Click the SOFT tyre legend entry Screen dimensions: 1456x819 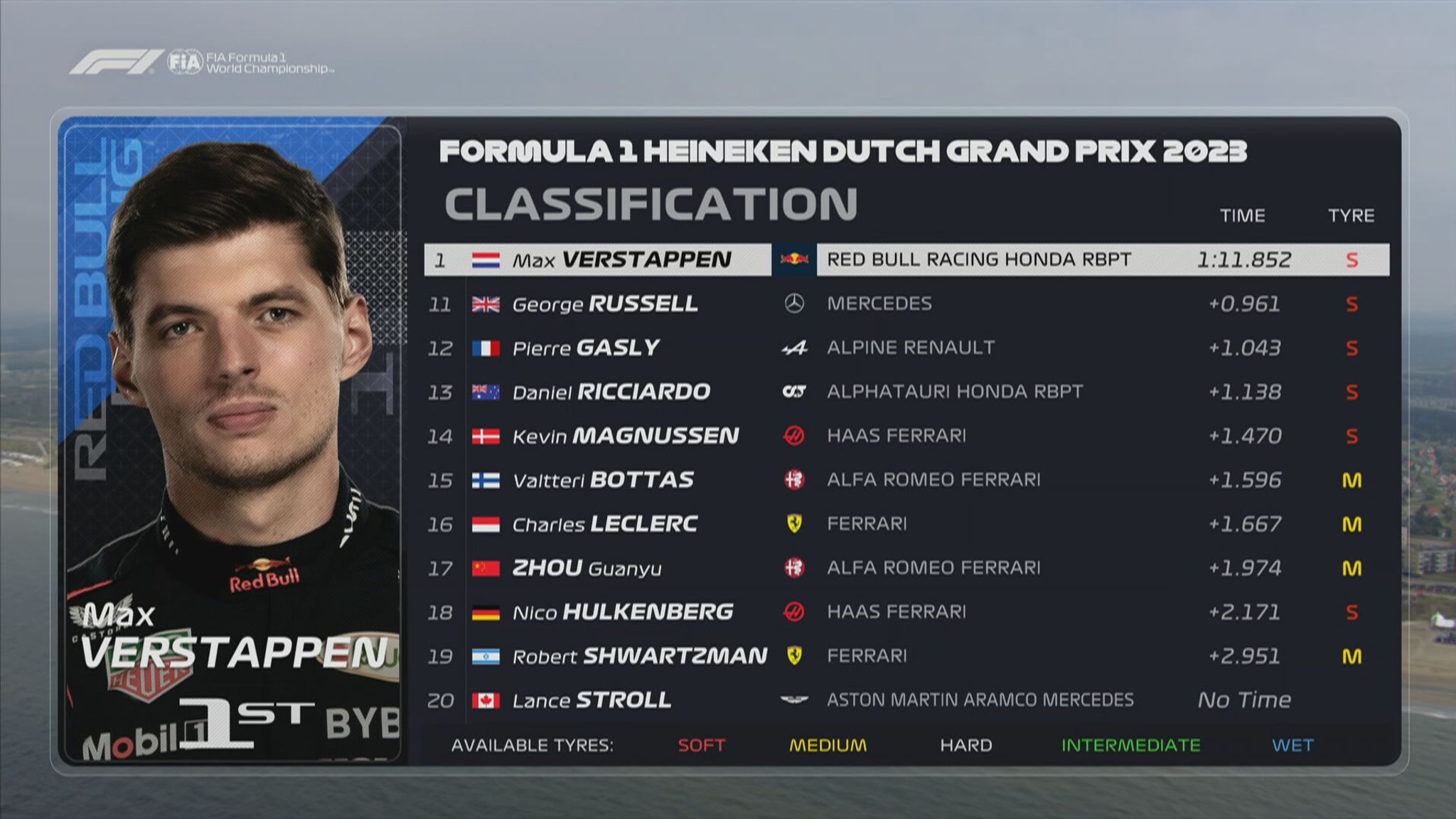[x=701, y=745]
